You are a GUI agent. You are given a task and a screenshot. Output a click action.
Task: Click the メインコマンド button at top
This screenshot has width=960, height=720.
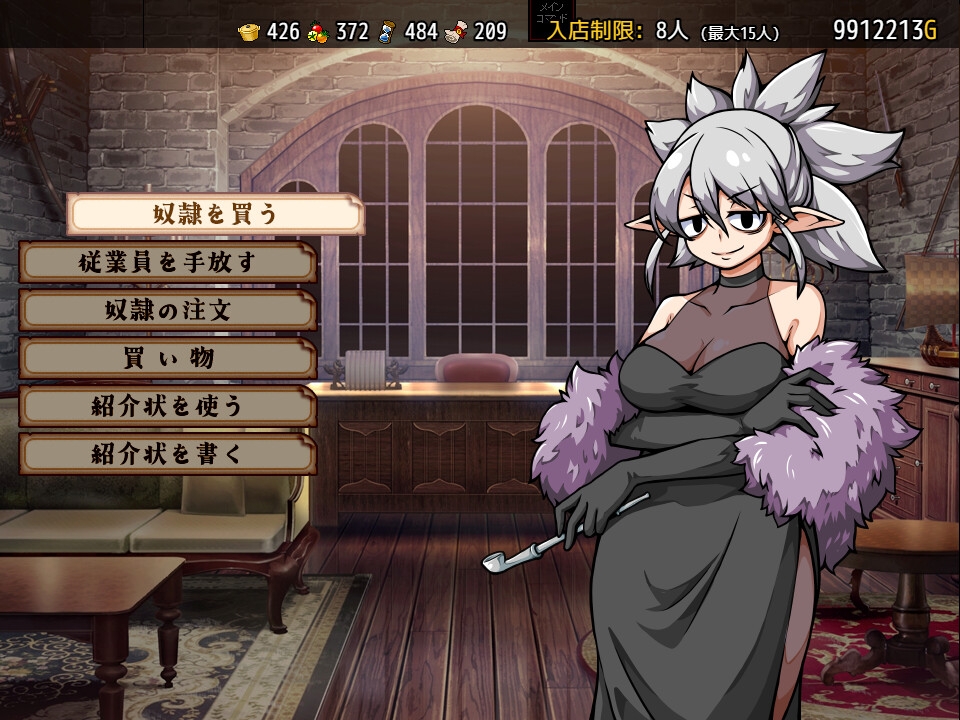click(x=552, y=21)
